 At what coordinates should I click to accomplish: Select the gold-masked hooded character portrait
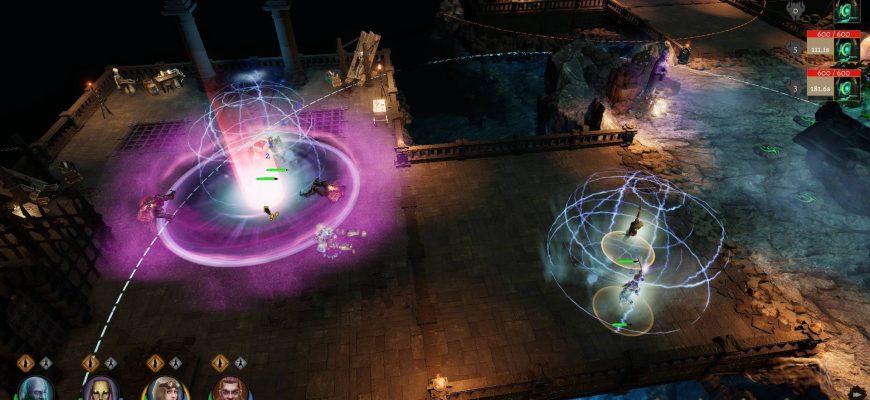[x=98, y=389]
